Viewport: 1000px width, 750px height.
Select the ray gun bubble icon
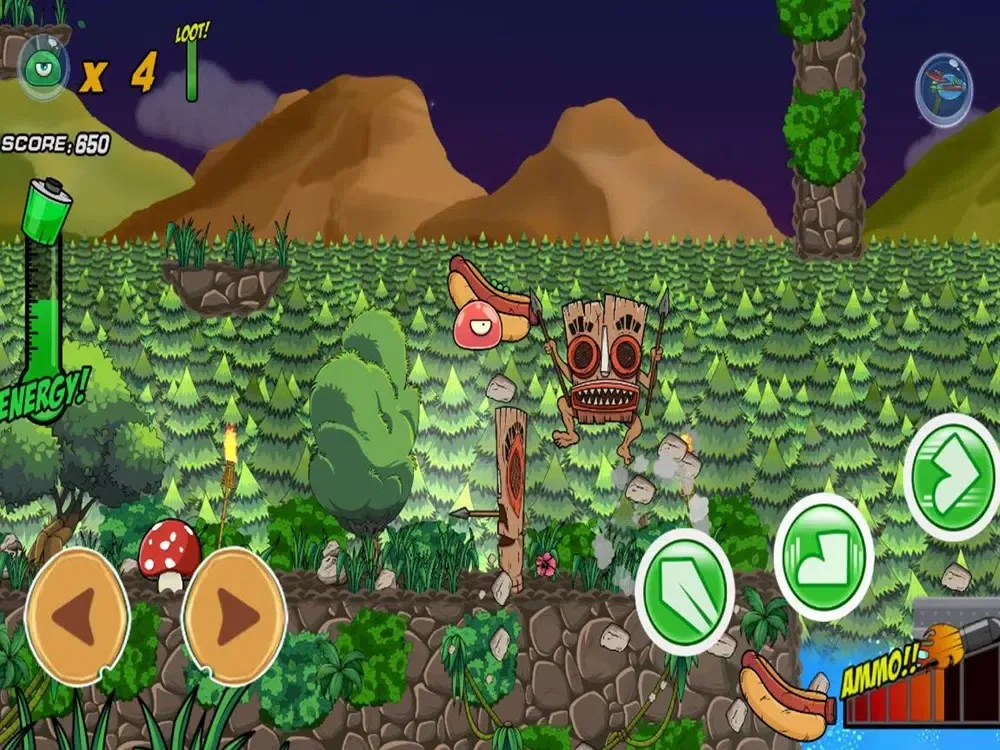click(x=944, y=91)
